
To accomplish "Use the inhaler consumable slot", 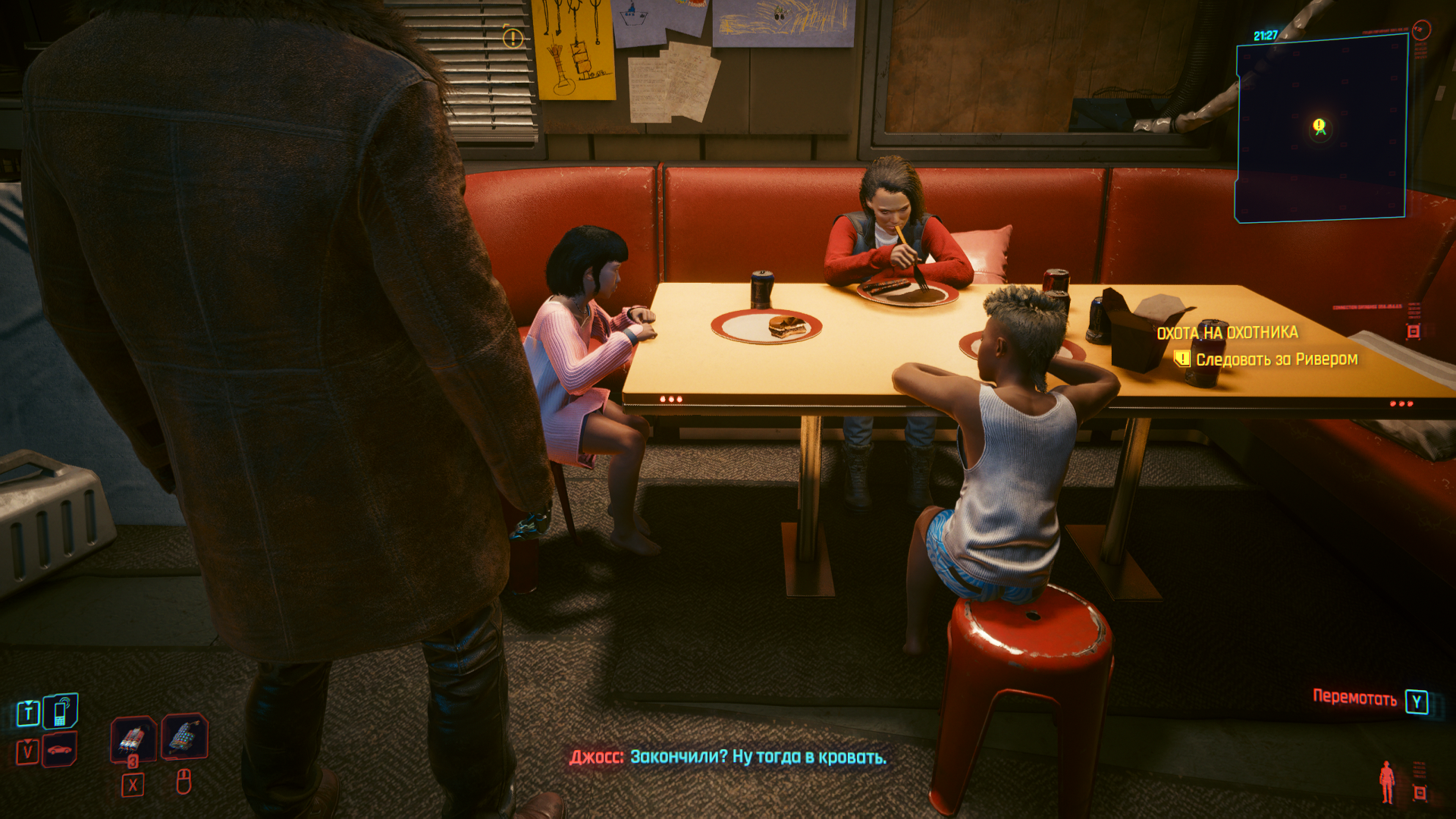I will tap(133, 736).
